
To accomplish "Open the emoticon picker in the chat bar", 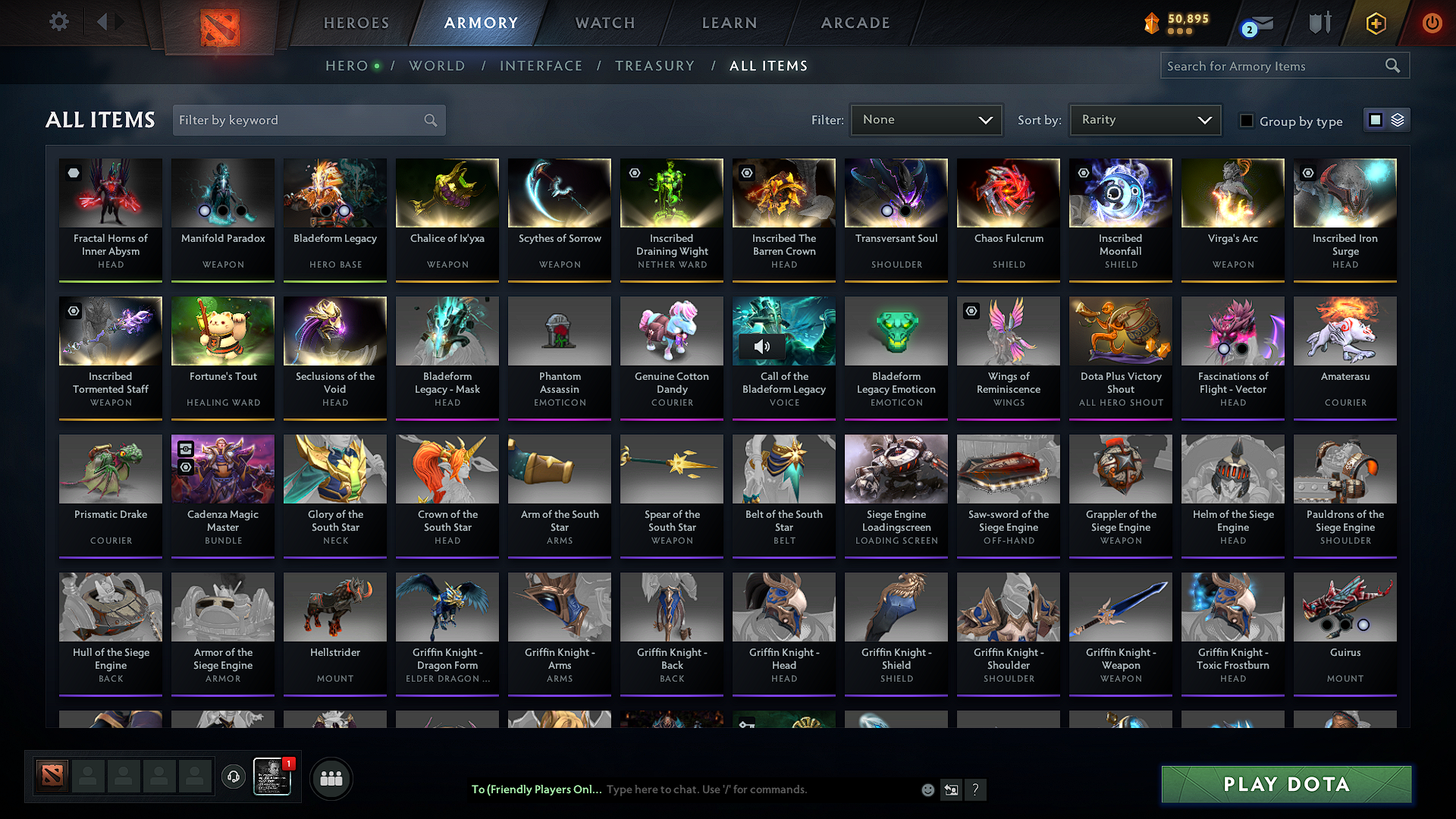I will (x=927, y=789).
